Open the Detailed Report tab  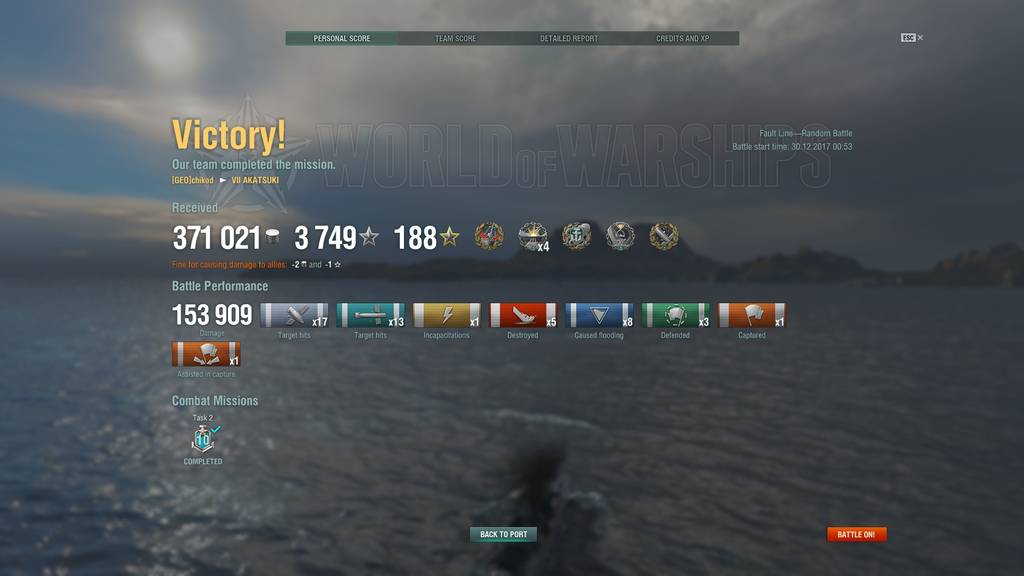pos(569,38)
